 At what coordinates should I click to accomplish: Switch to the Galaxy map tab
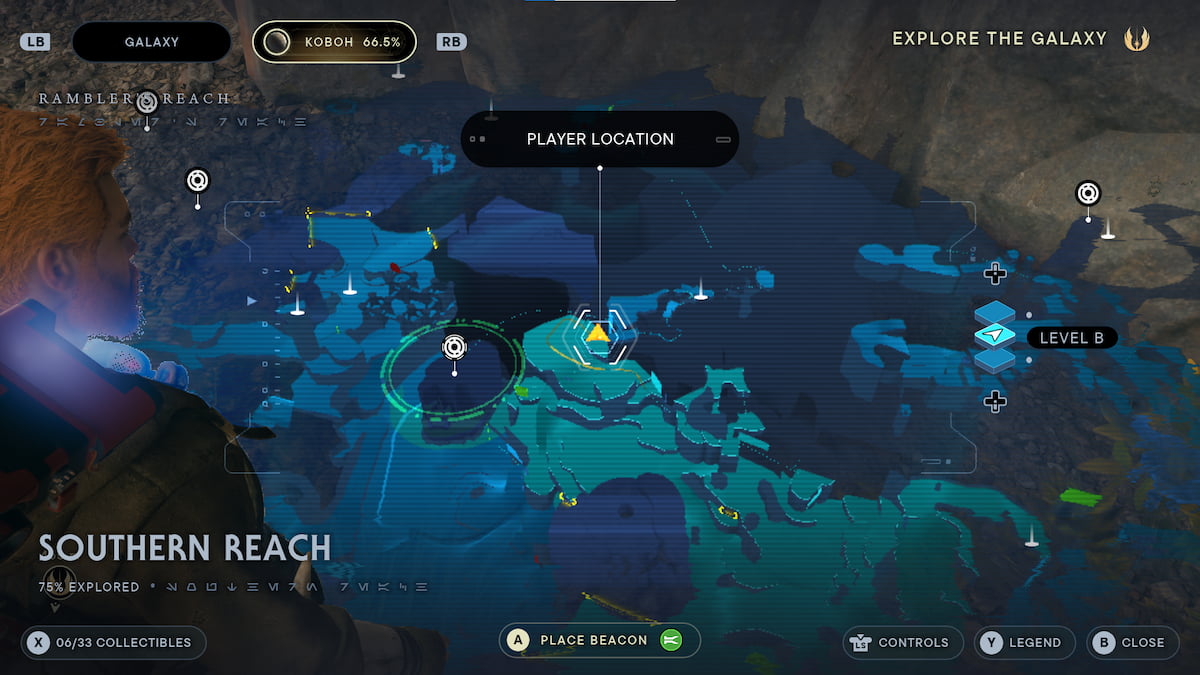point(152,42)
